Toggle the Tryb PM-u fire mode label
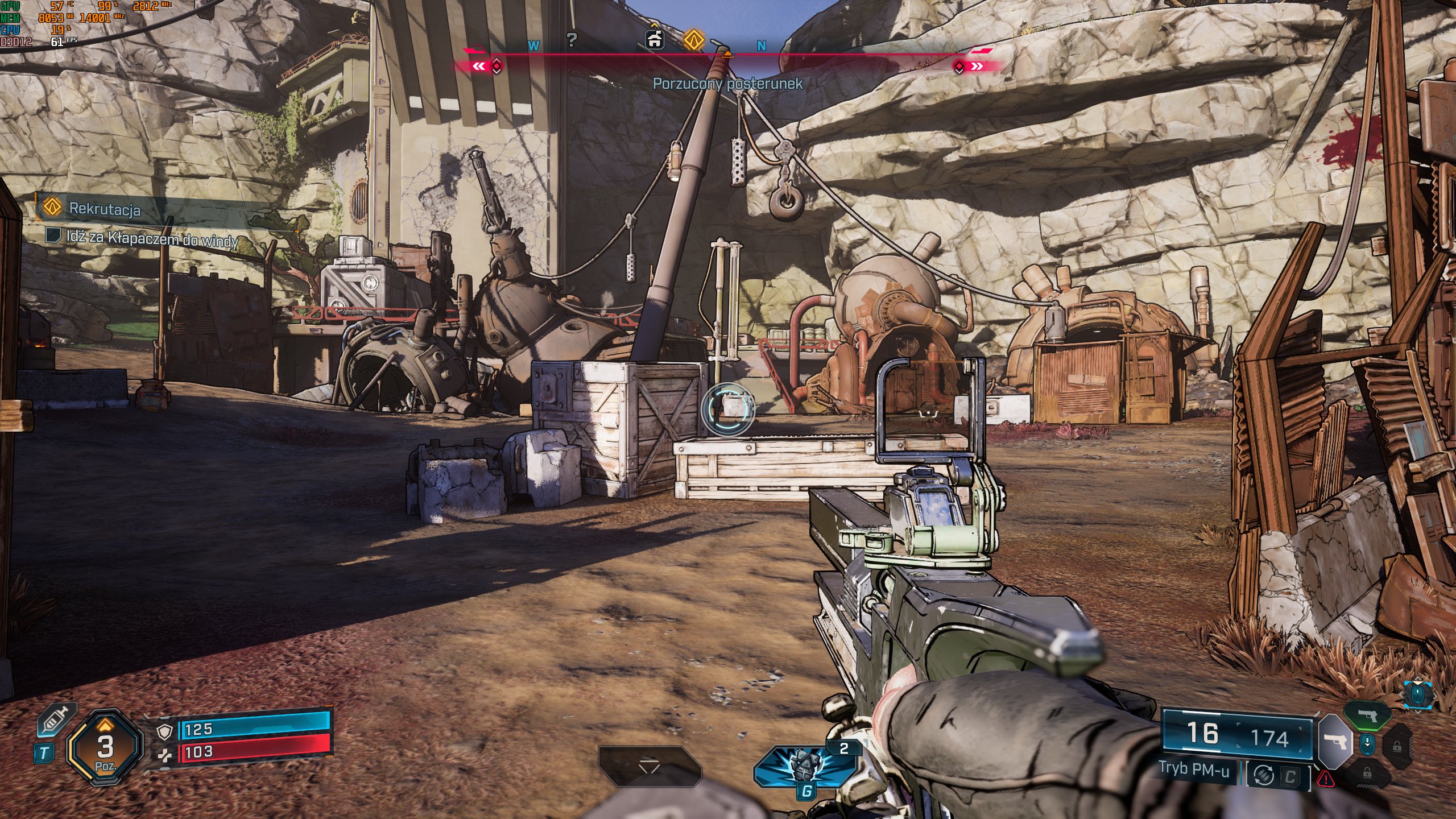This screenshot has height=819, width=1456. point(1193,770)
